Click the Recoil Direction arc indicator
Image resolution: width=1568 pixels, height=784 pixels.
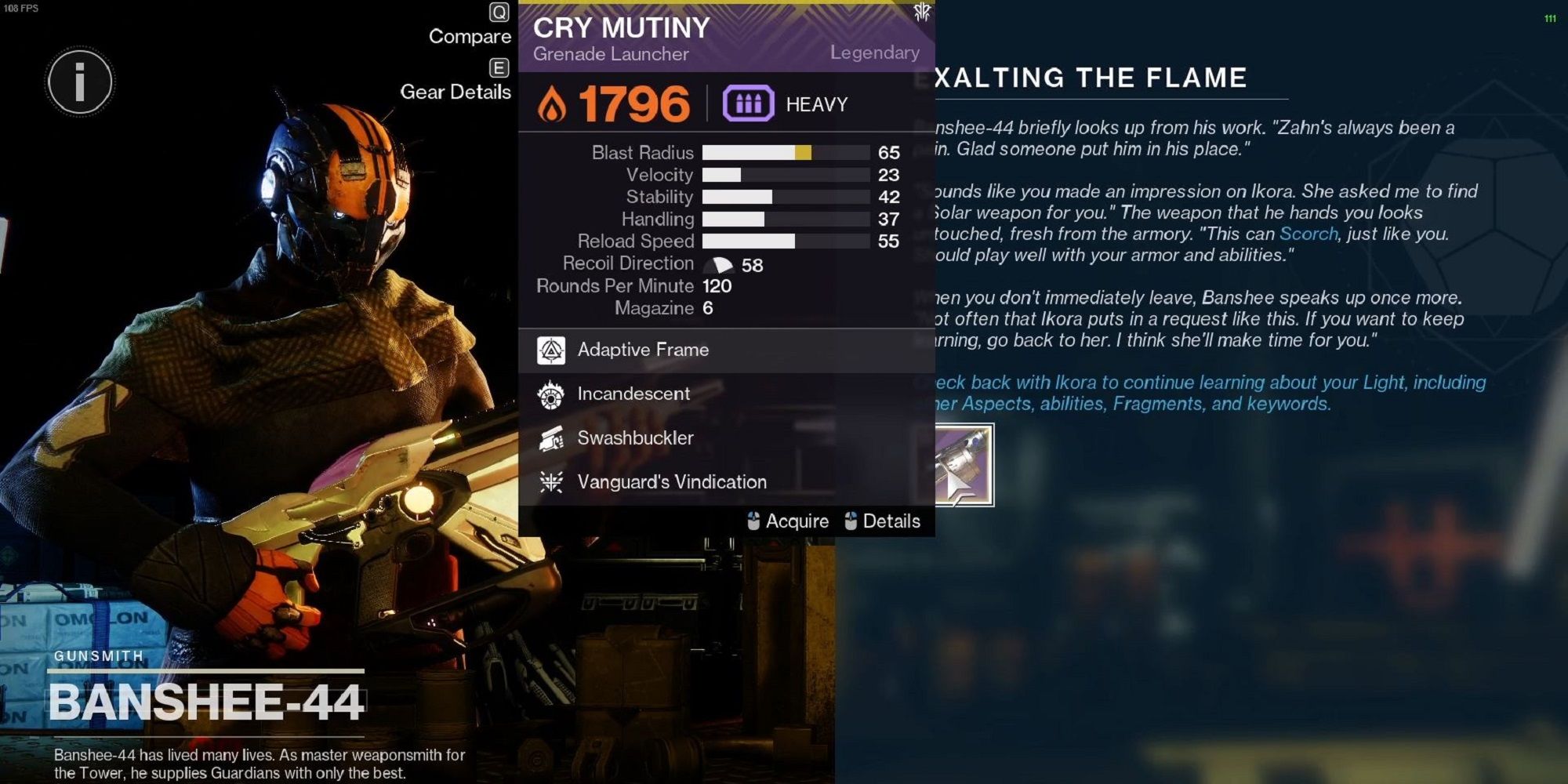718,263
